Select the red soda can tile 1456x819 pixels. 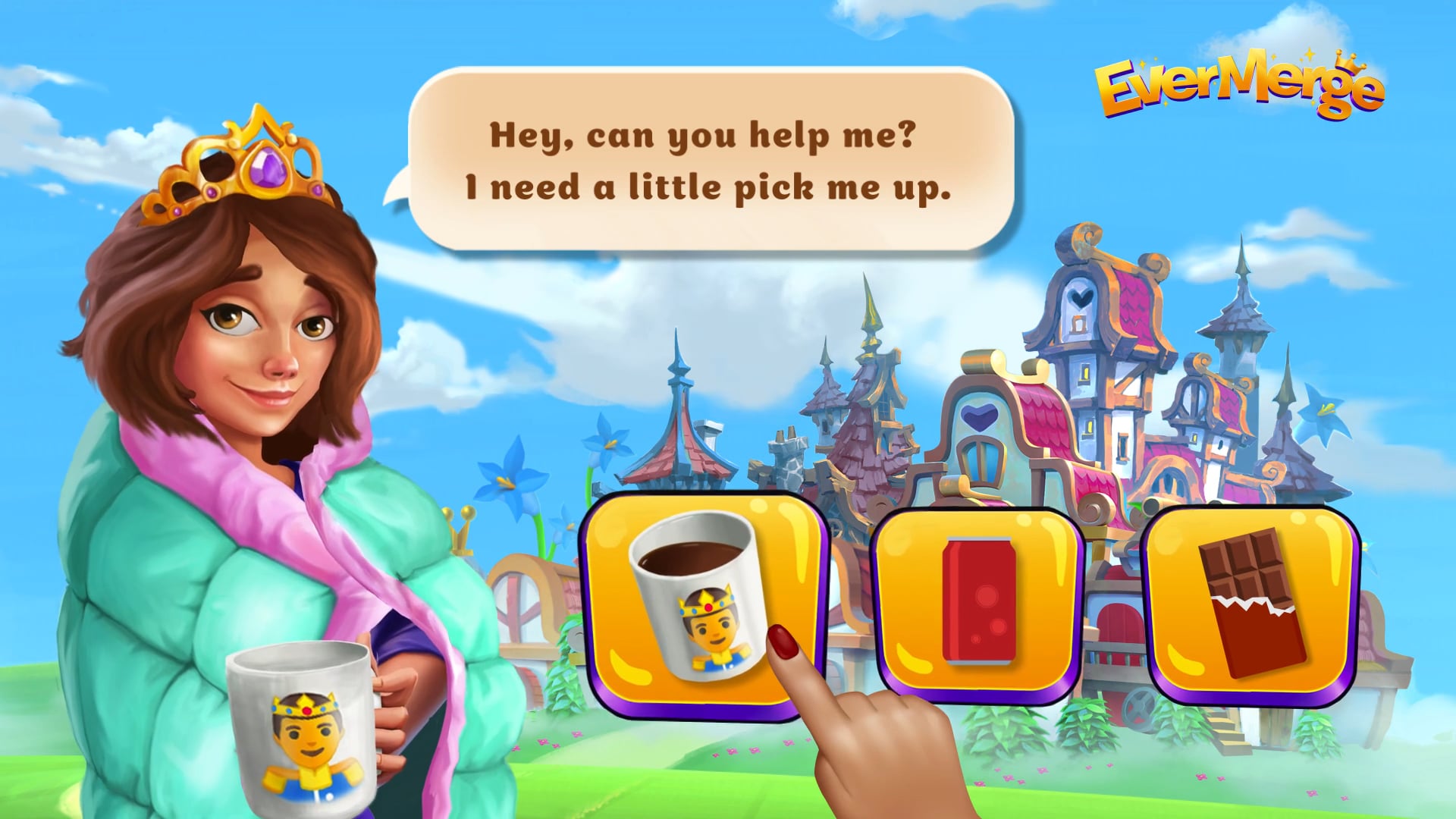click(978, 603)
